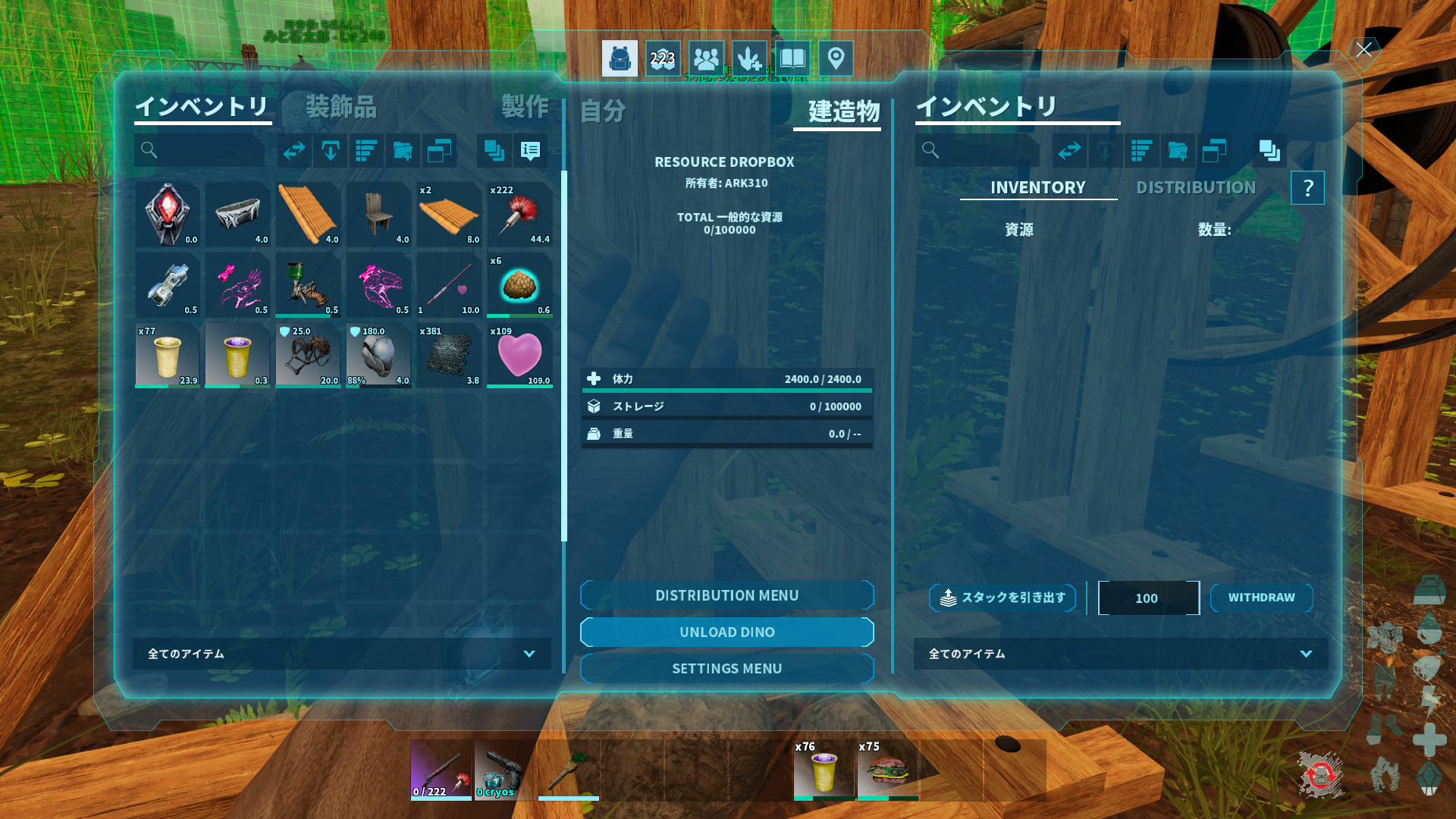Click the creature taming icon with plus symbol
This screenshot has height=819, width=1456.
749,58
